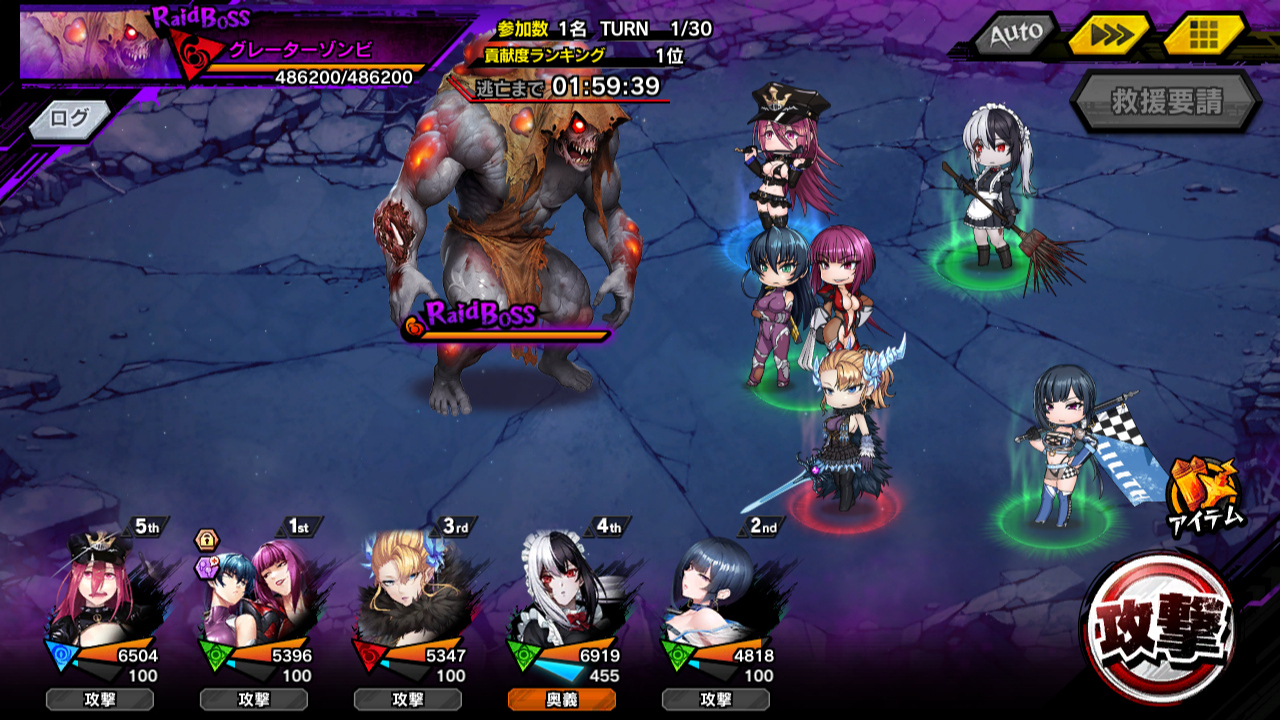
Task: Request rescue with the 救援要請 button
Action: [1166, 101]
